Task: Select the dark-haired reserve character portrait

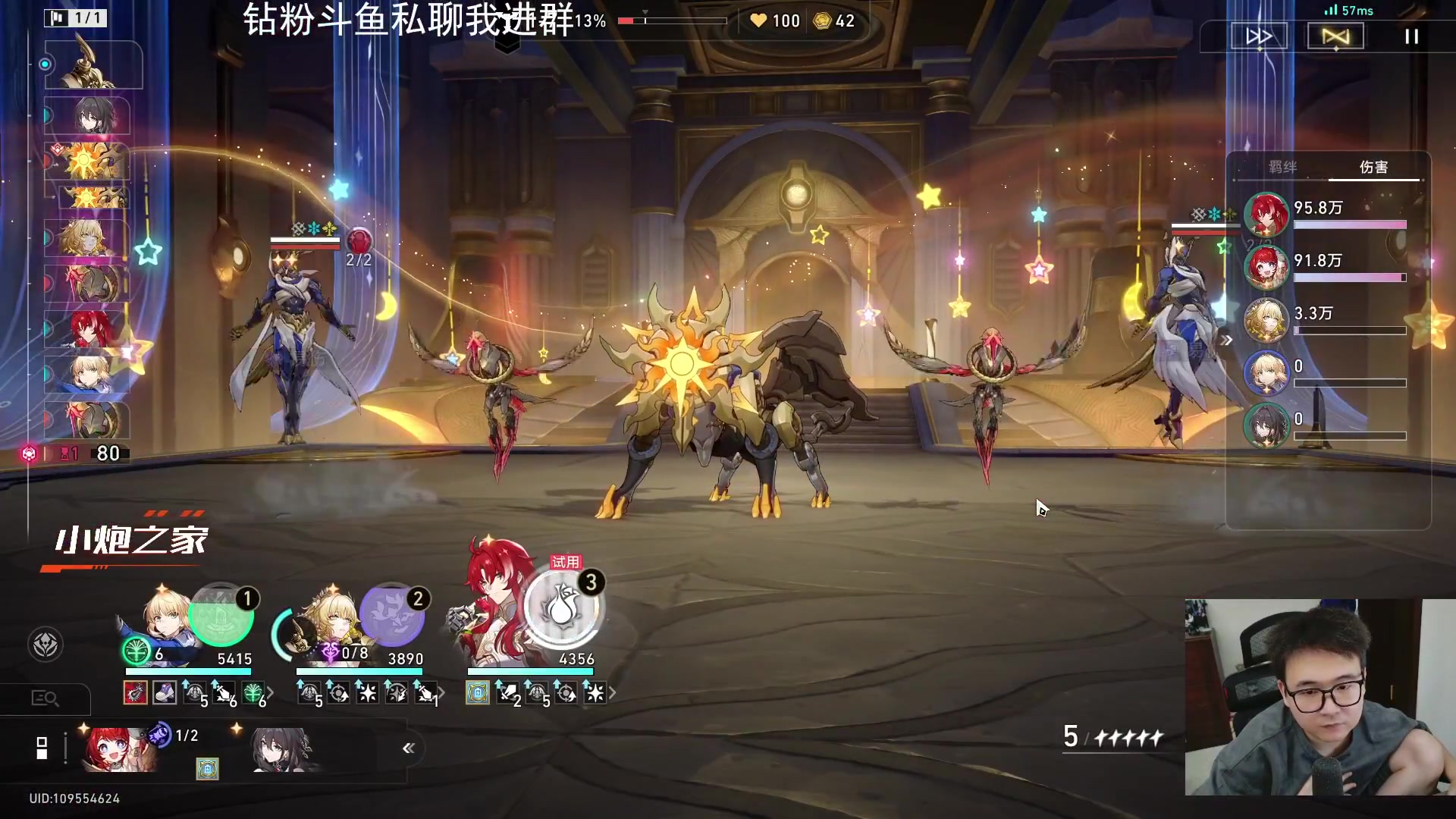Action: pyautogui.click(x=281, y=749)
